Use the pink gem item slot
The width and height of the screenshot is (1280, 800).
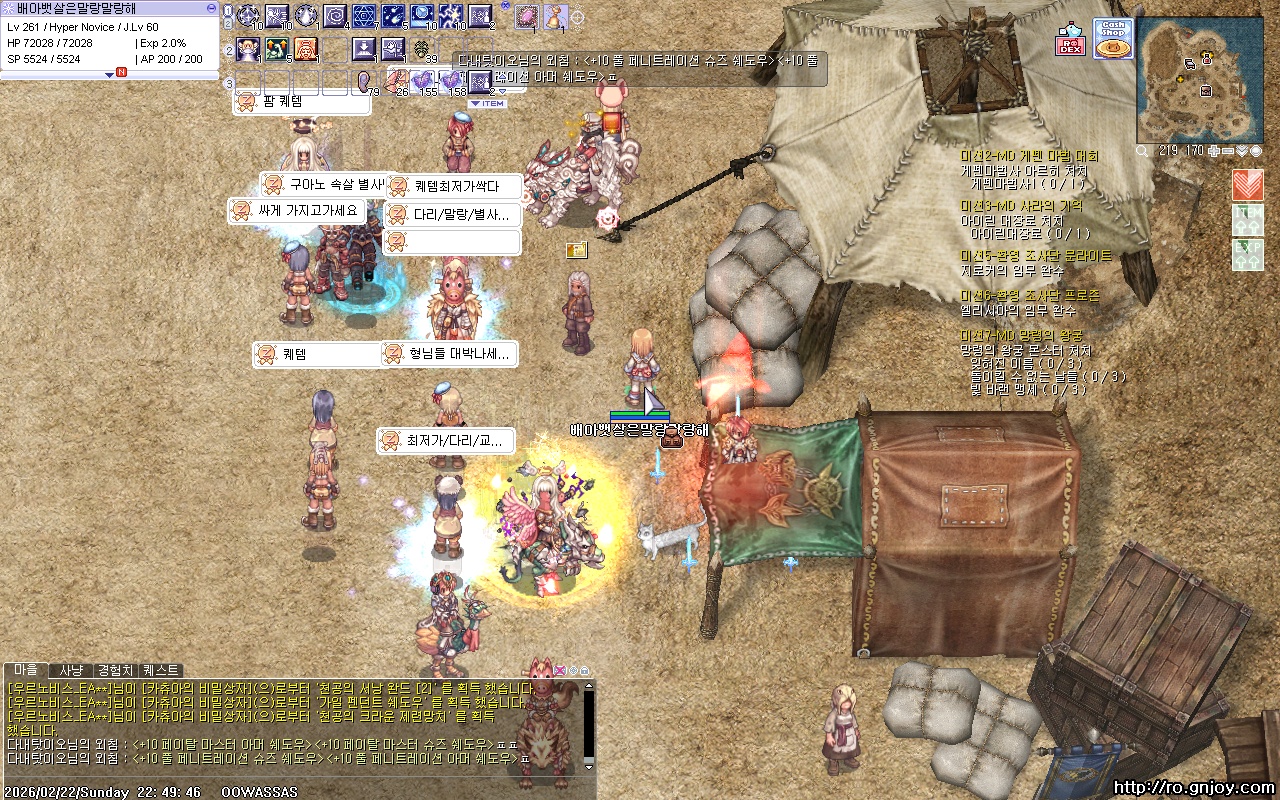526,16
